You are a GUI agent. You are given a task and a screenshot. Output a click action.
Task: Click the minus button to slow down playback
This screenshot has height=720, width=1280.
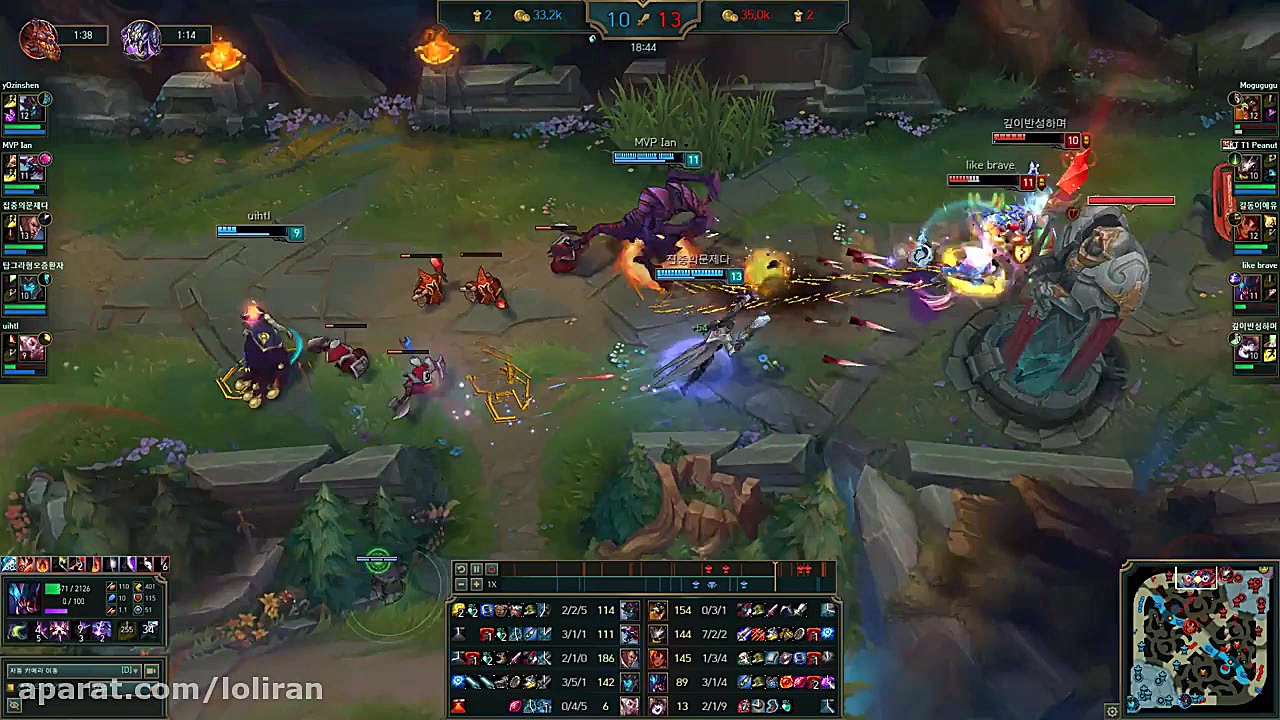pyautogui.click(x=461, y=584)
